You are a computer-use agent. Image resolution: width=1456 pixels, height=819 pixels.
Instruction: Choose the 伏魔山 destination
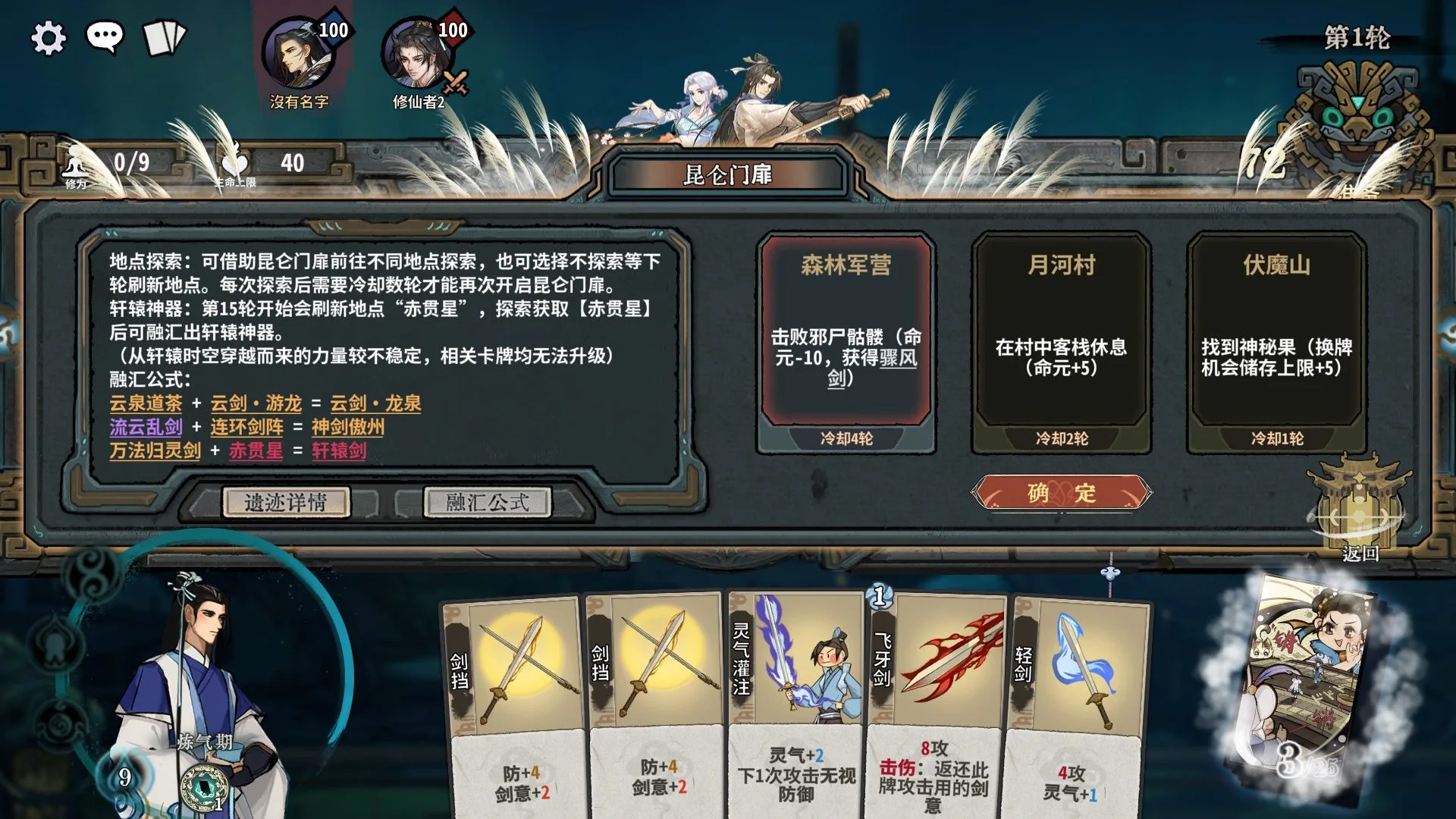click(1276, 334)
